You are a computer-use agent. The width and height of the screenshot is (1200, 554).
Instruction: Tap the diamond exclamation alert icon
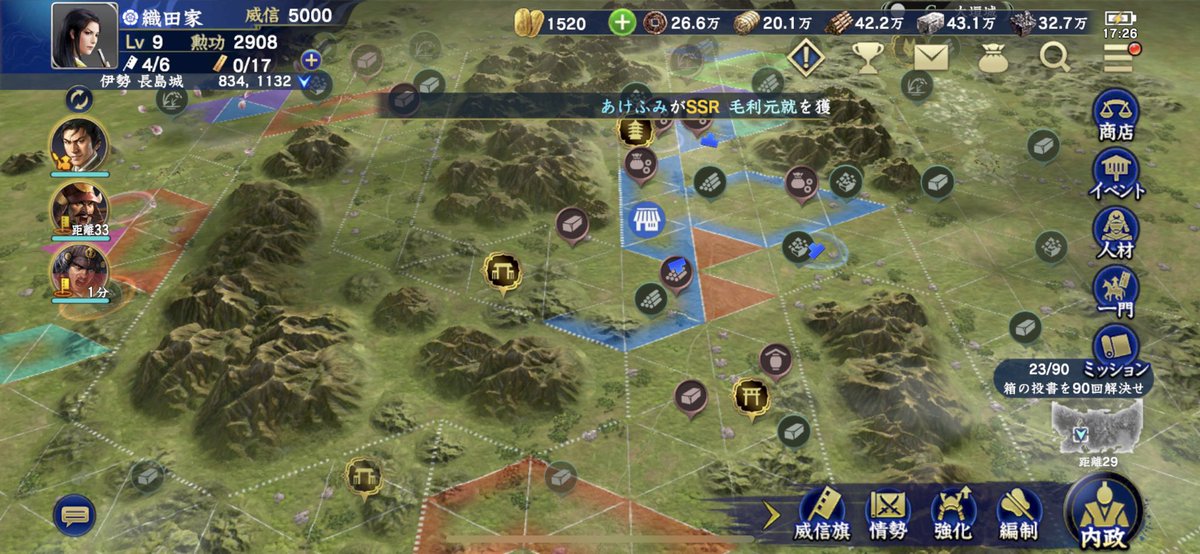[x=804, y=58]
